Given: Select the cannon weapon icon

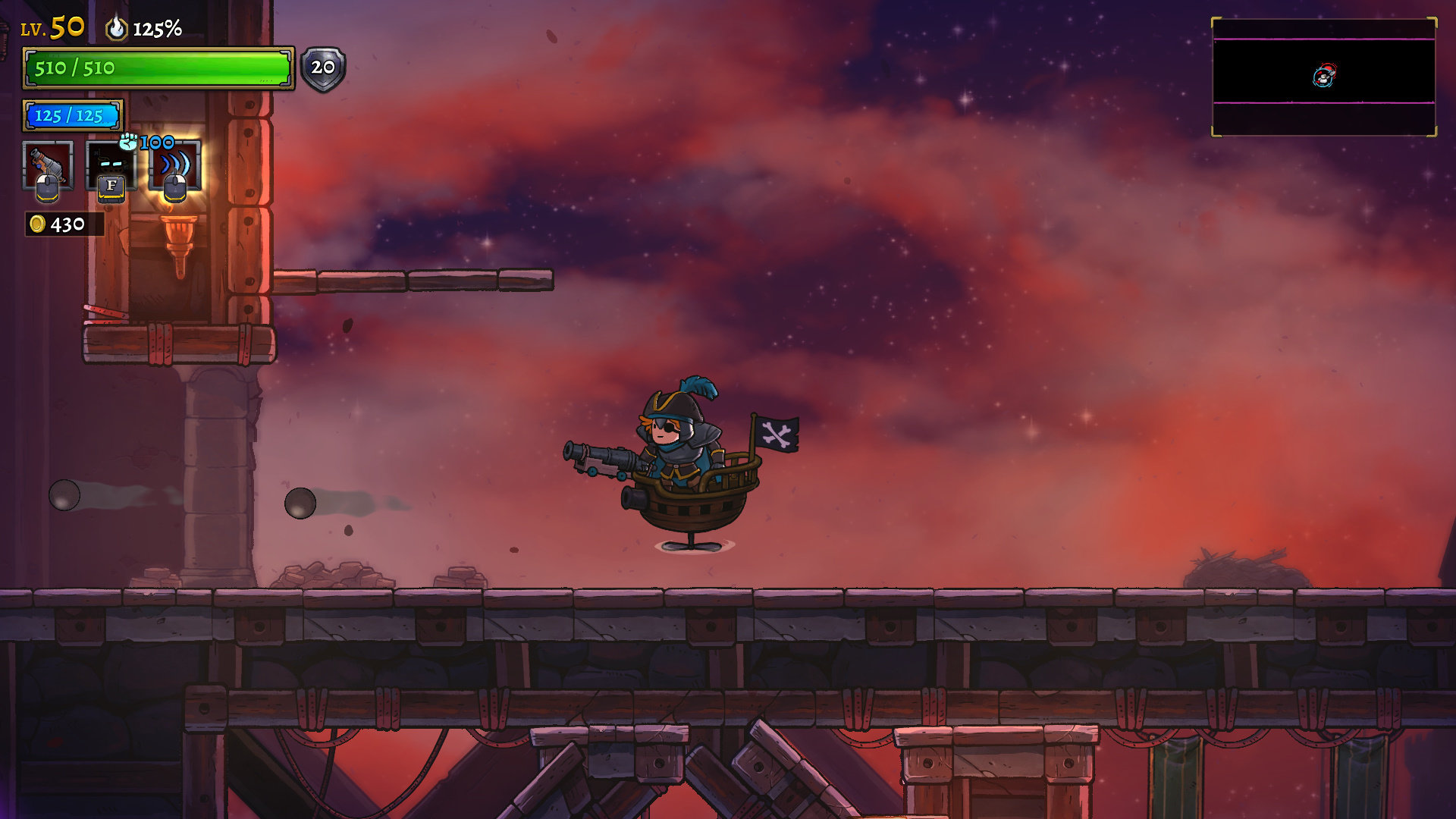Looking at the screenshot, I should point(48,165).
